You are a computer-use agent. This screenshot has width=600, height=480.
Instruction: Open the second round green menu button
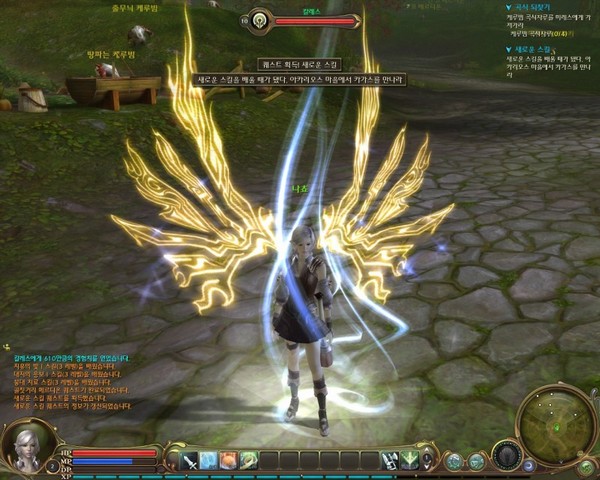476,461
